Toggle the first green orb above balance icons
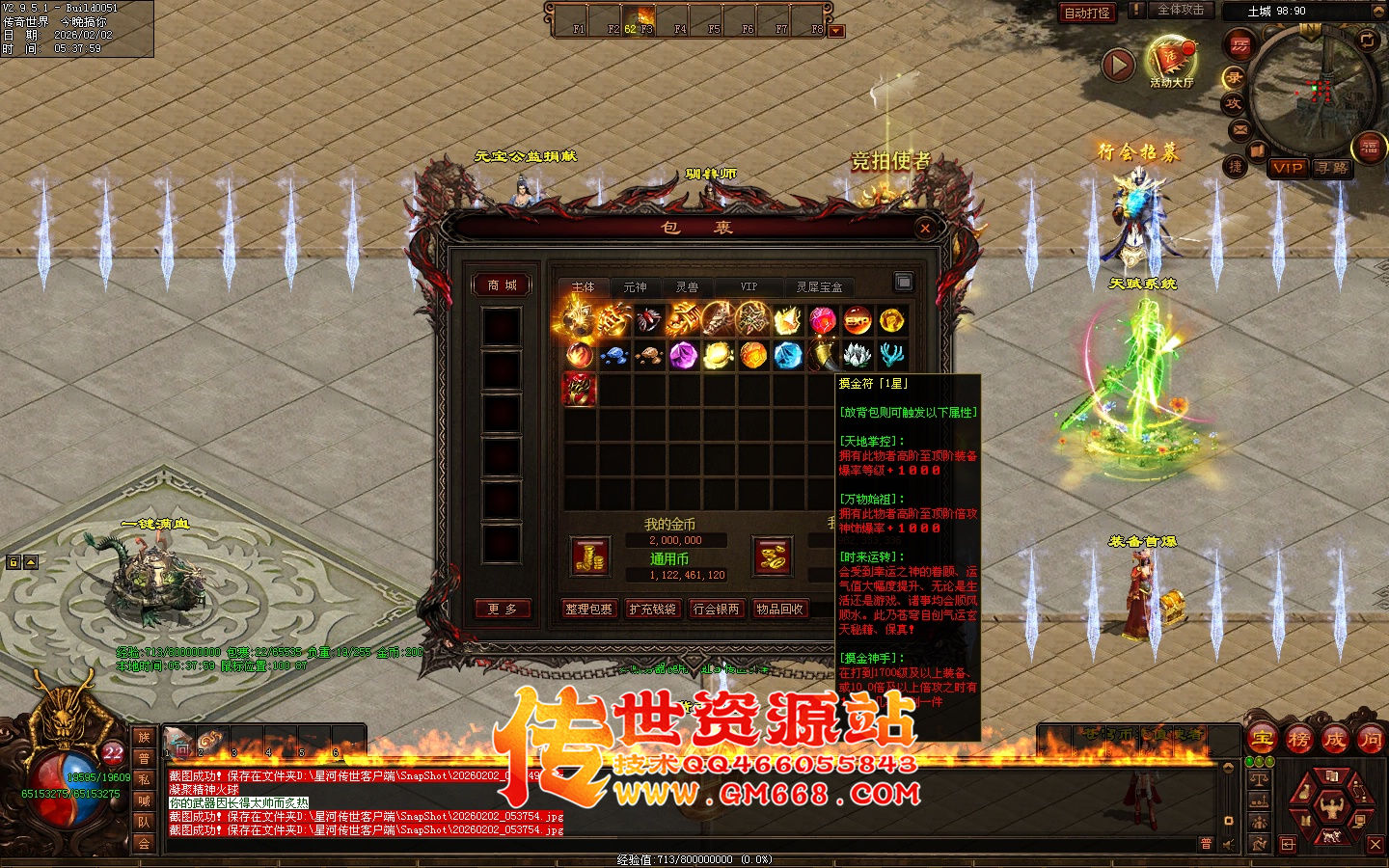Image resolution: width=1389 pixels, height=868 pixels. pos(1250,761)
